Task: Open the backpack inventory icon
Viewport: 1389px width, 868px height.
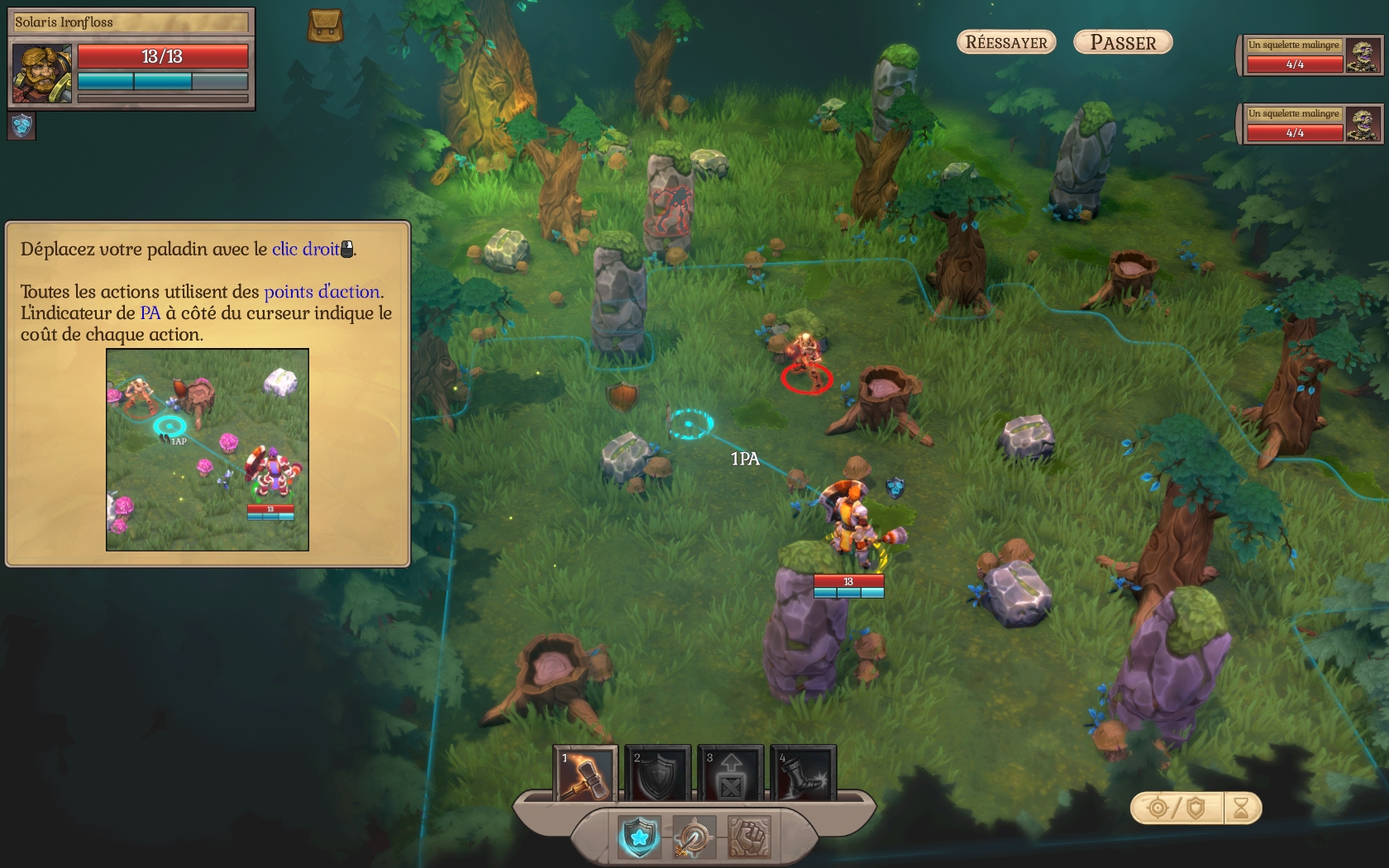Action: click(325, 26)
